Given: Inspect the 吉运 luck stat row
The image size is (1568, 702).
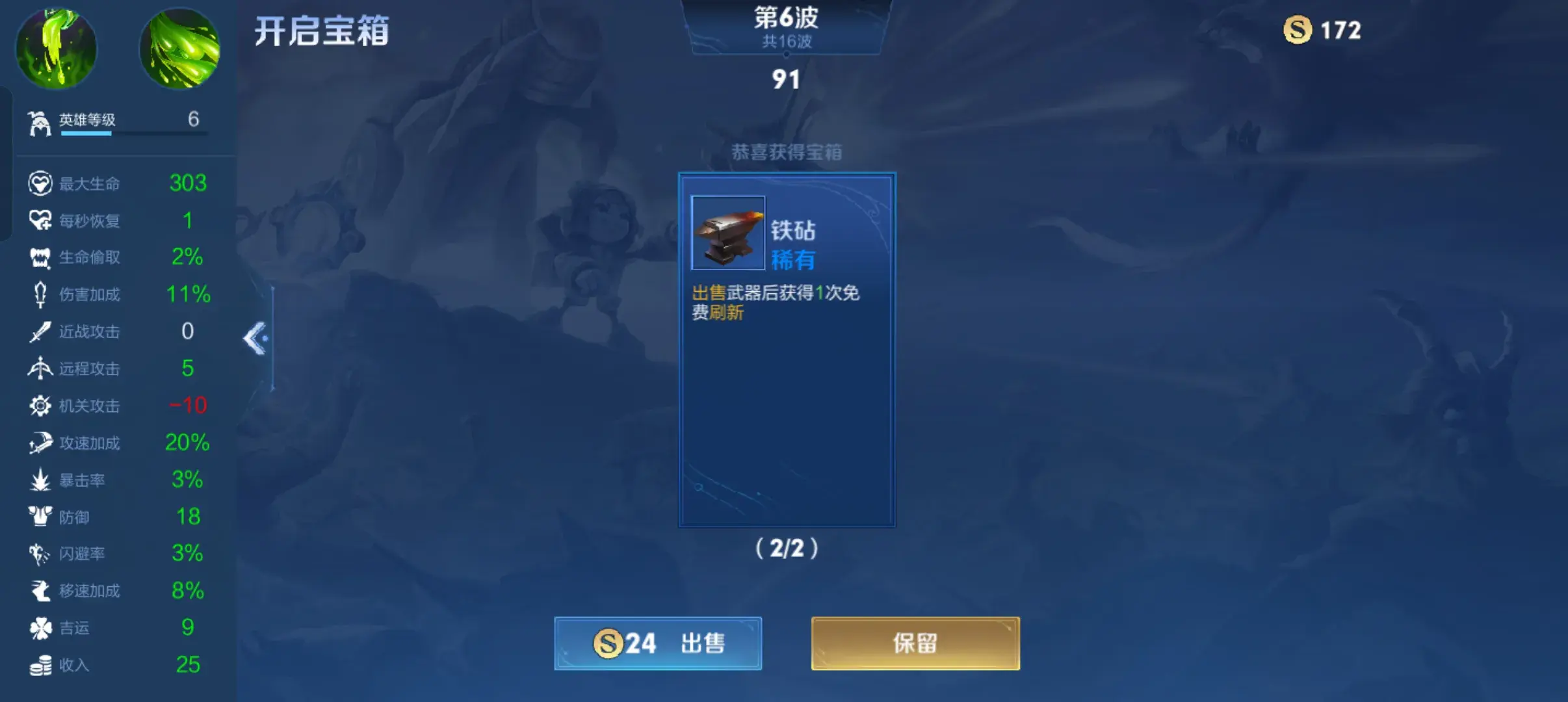Looking at the screenshot, I should pos(117,628).
